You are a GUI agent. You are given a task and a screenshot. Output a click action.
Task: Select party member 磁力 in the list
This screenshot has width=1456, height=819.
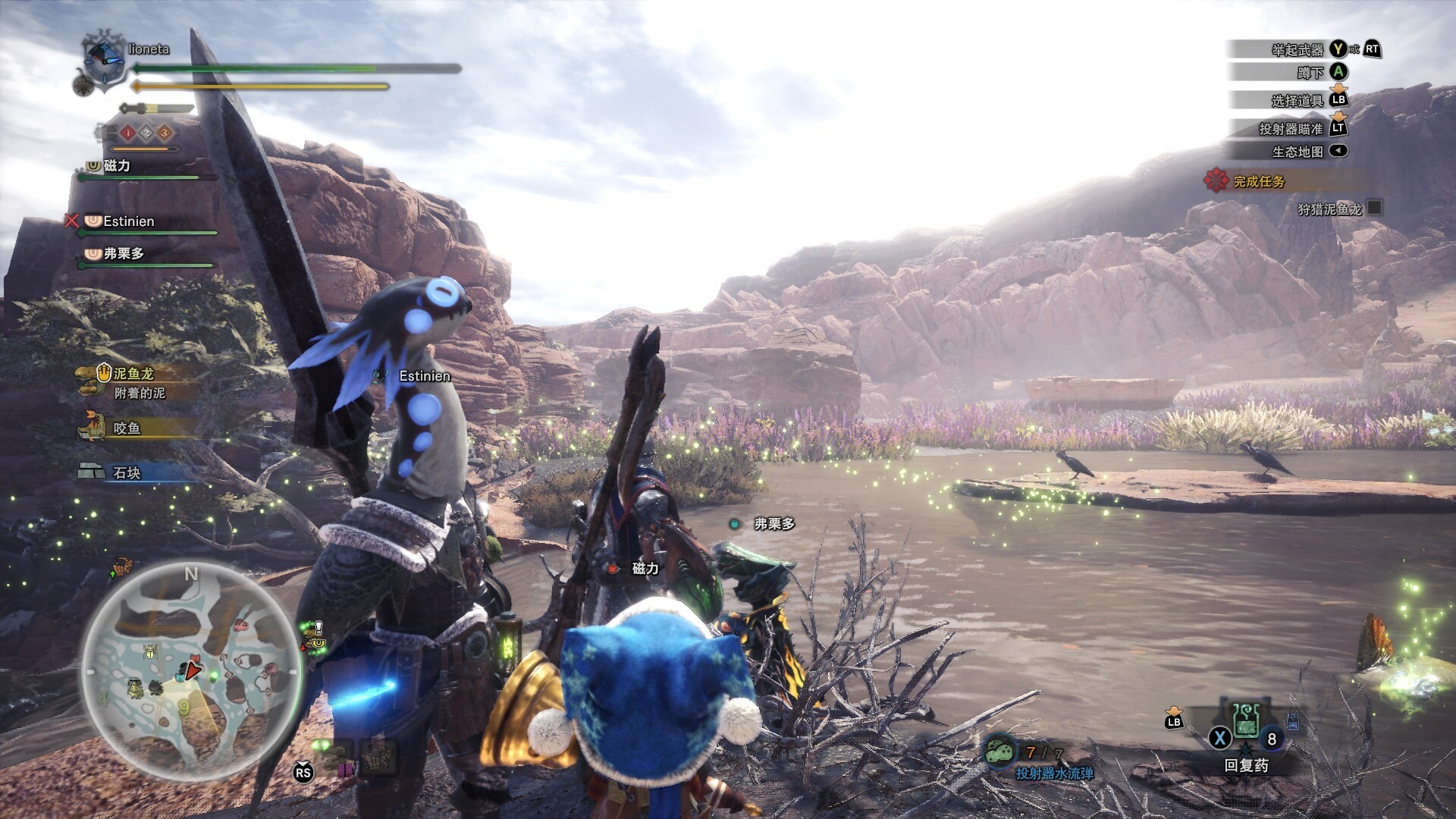[x=116, y=165]
